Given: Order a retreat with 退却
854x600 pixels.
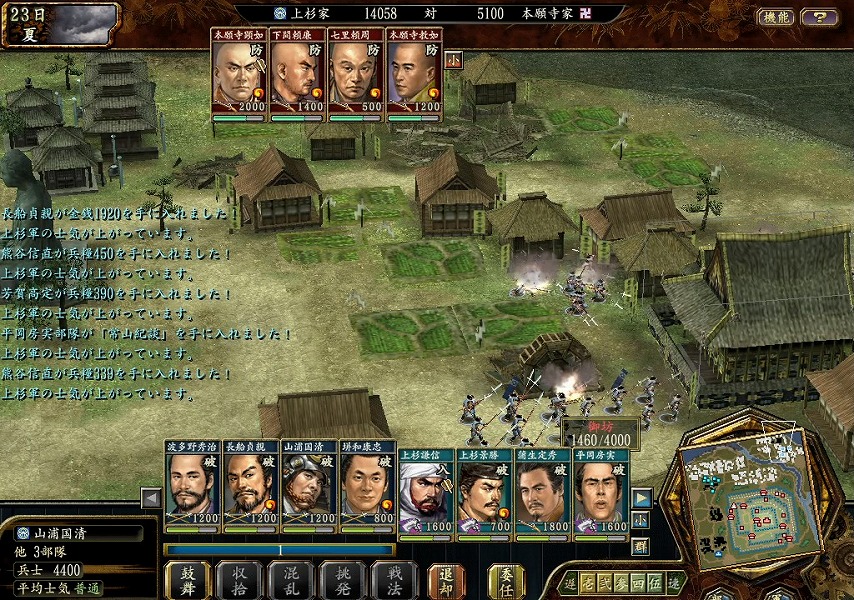Looking at the screenshot, I should [x=446, y=579].
